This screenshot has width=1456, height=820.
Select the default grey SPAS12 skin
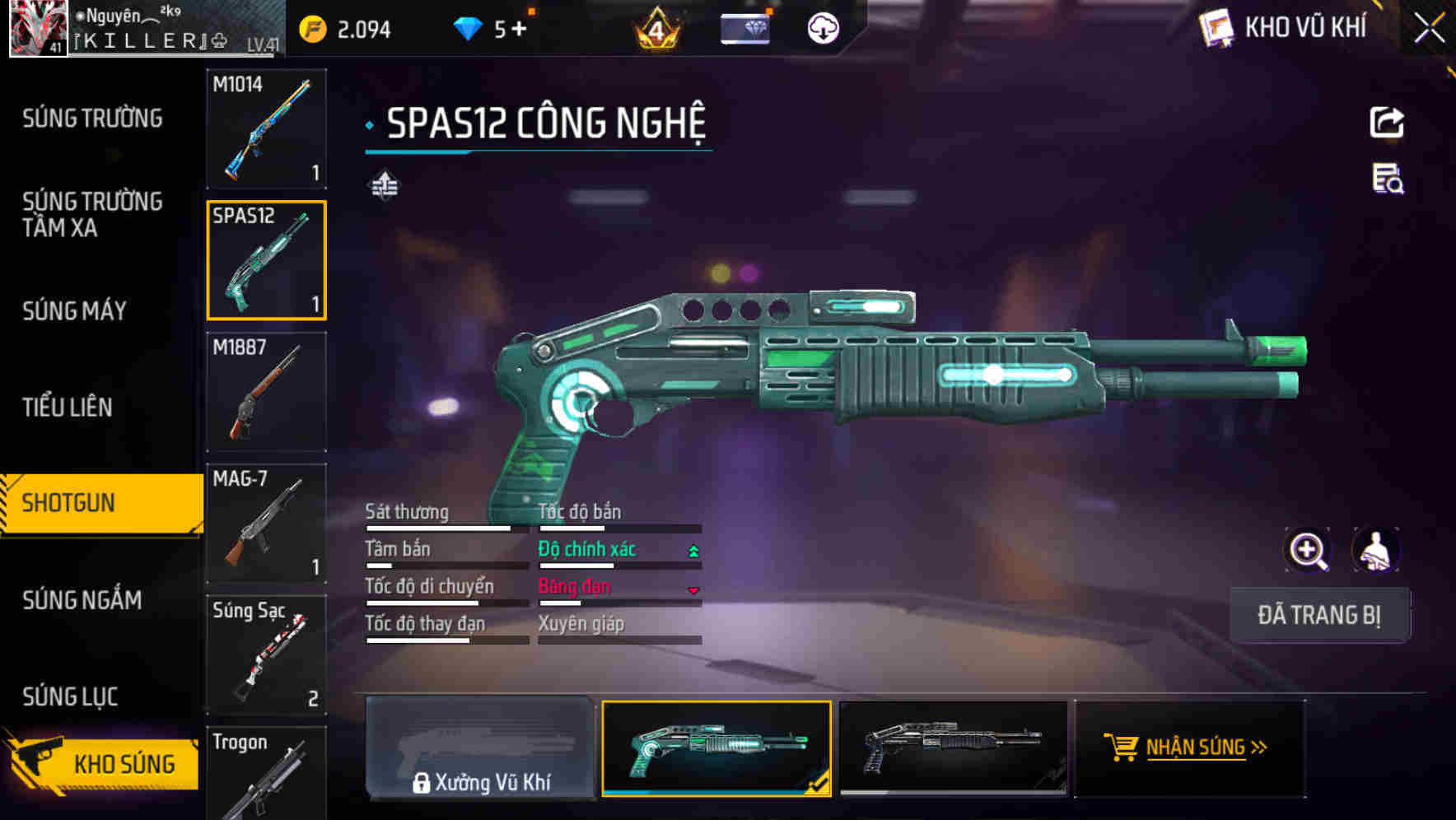(x=953, y=748)
